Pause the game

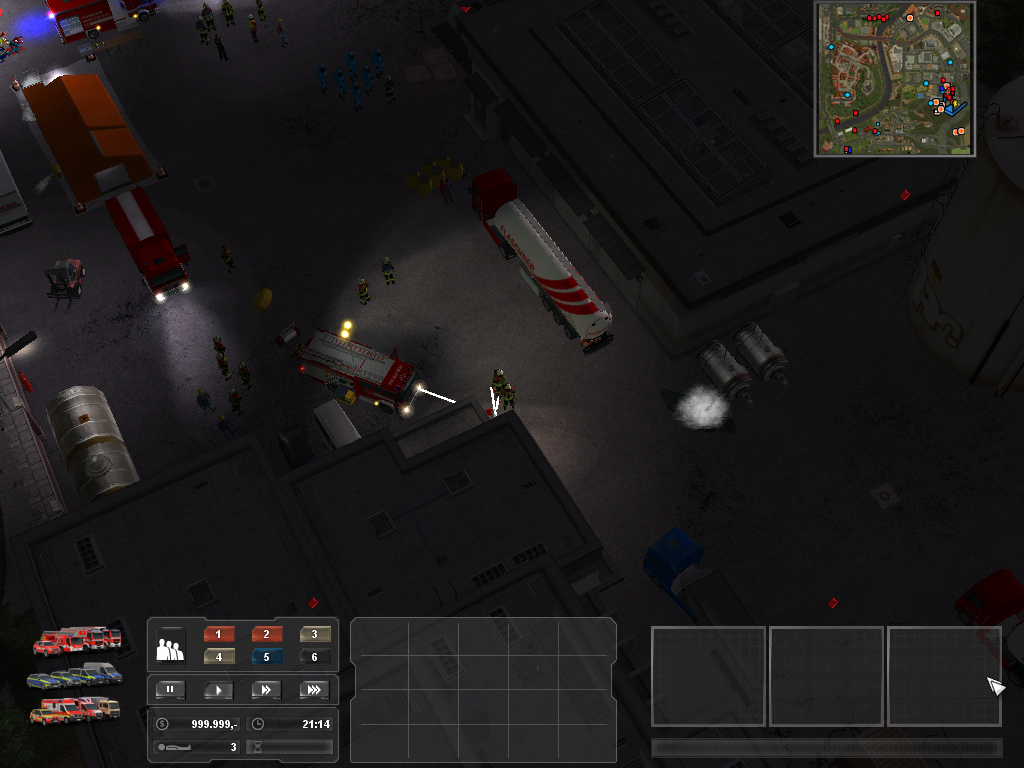[171, 689]
